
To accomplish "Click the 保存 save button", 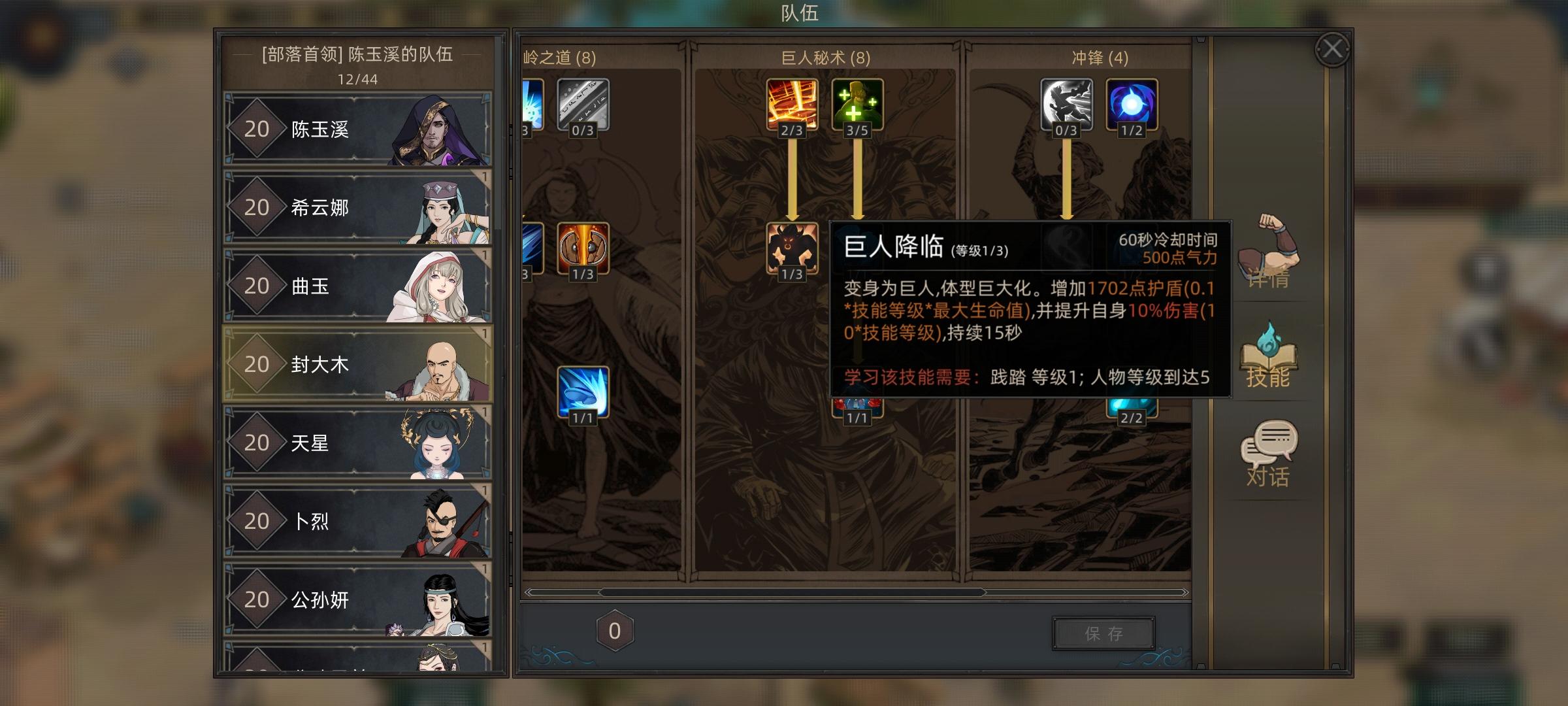I will pos(1105,632).
